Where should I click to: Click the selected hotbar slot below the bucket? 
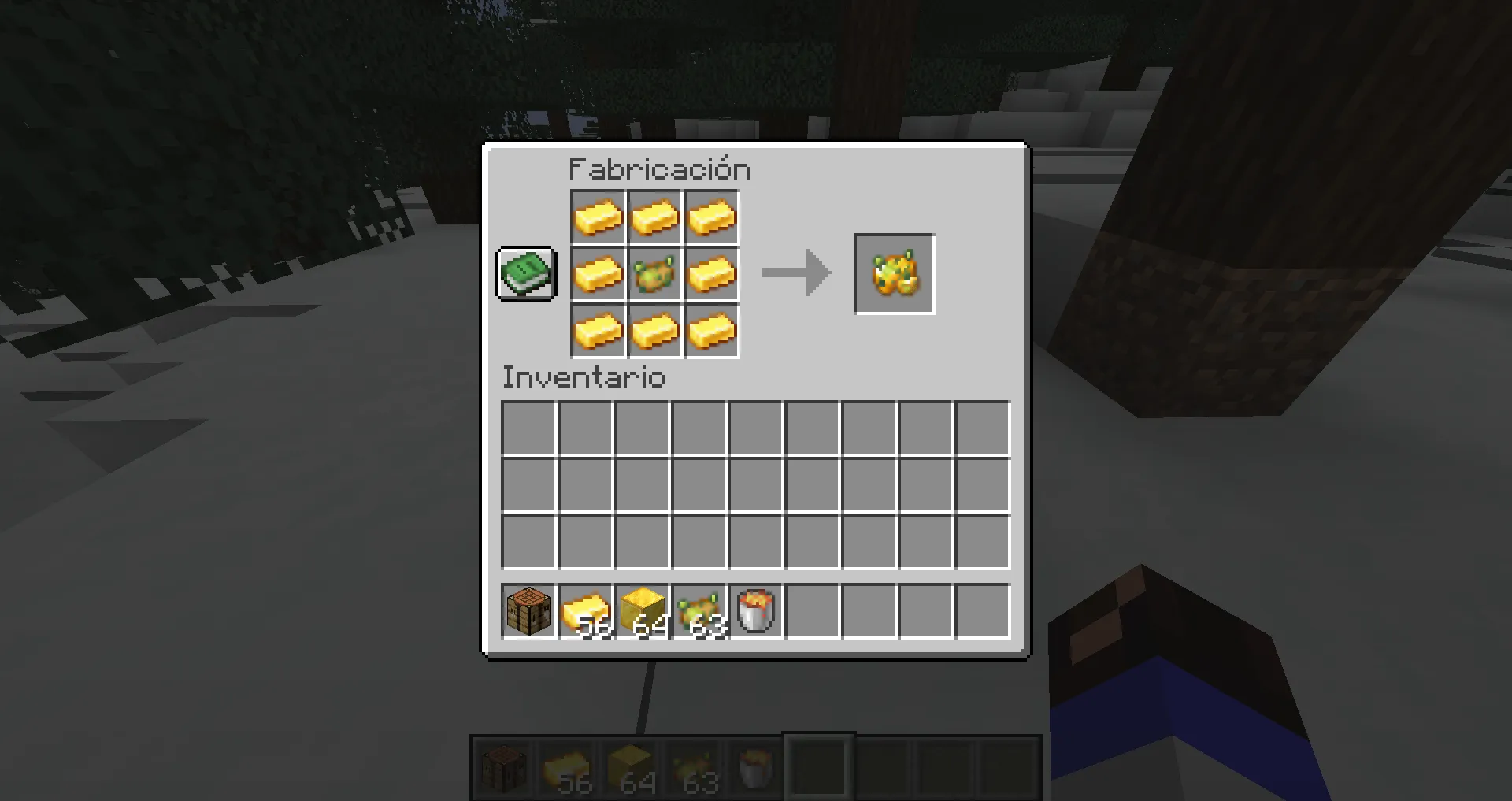819,766
